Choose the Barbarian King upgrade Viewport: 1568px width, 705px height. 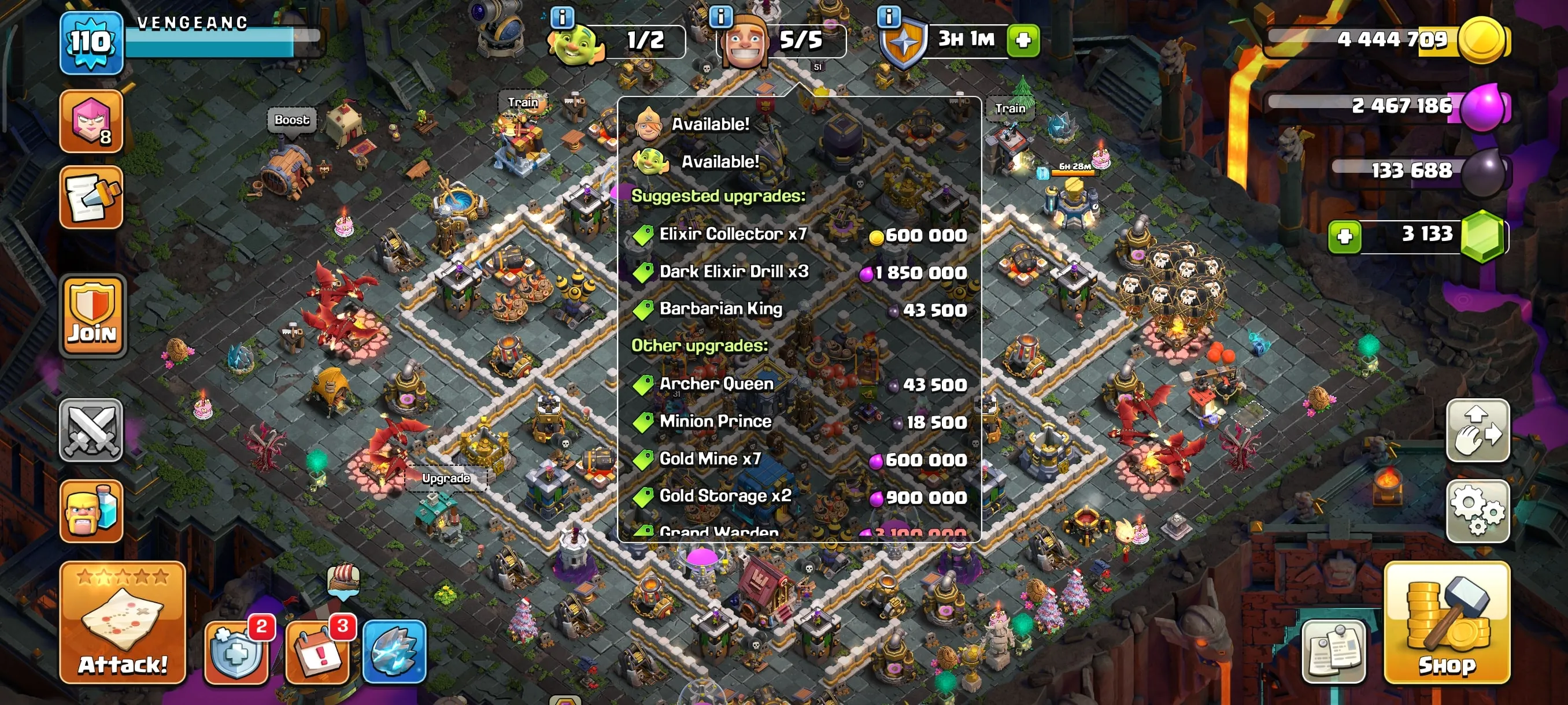pos(722,309)
